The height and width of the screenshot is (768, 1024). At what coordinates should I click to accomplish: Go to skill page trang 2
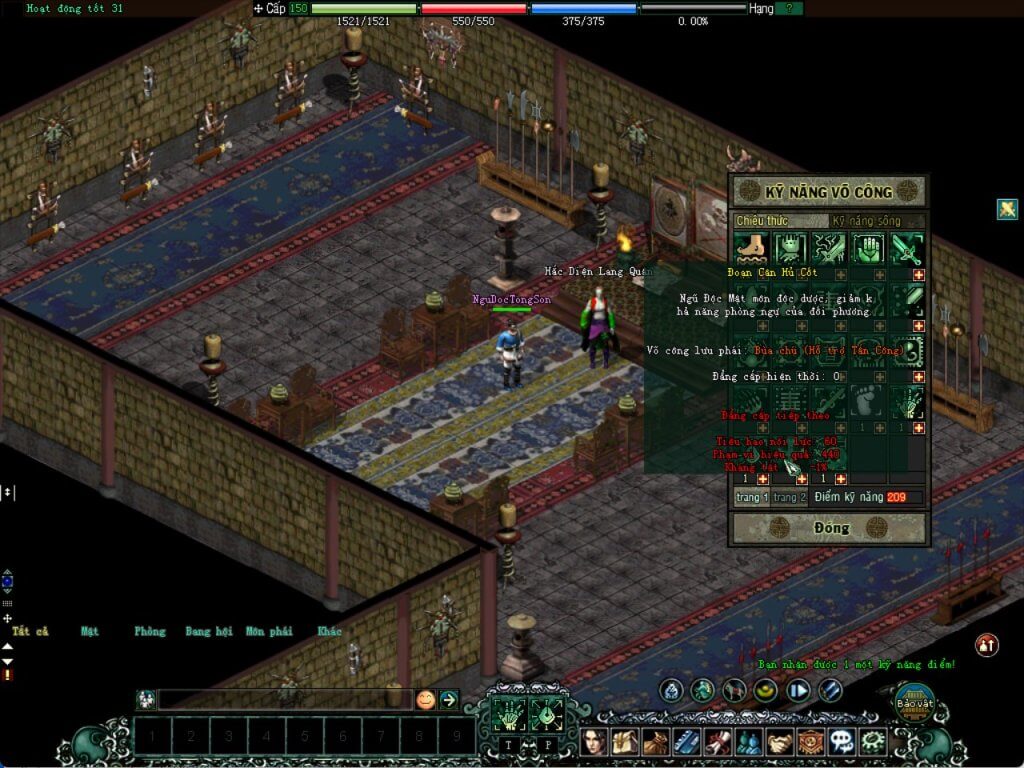click(x=788, y=497)
